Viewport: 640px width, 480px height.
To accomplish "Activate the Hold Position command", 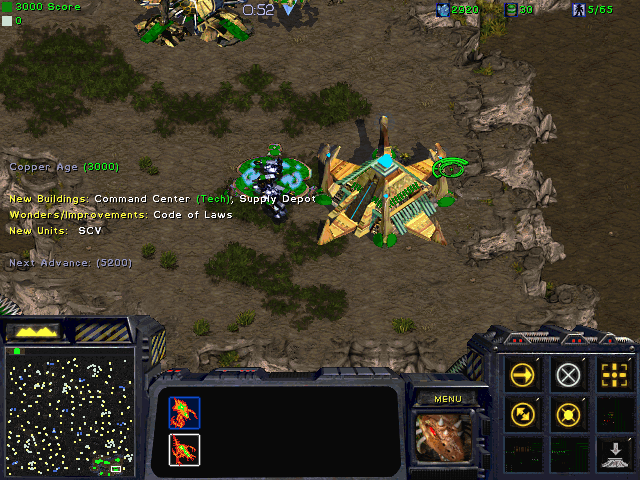I will click(x=569, y=413).
